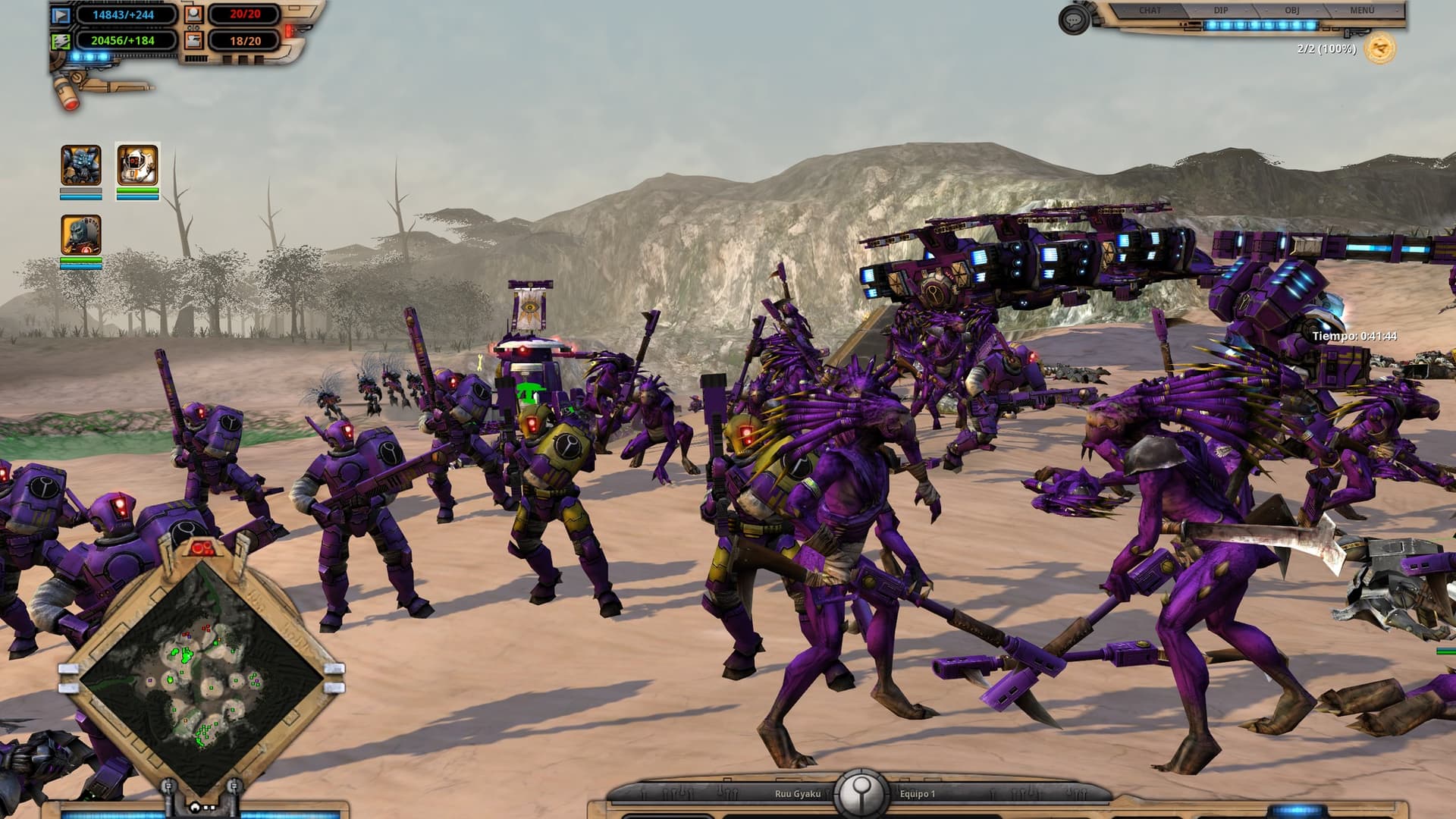Select the helmeted commander portrait
1456x819 pixels.
(81, 234)
